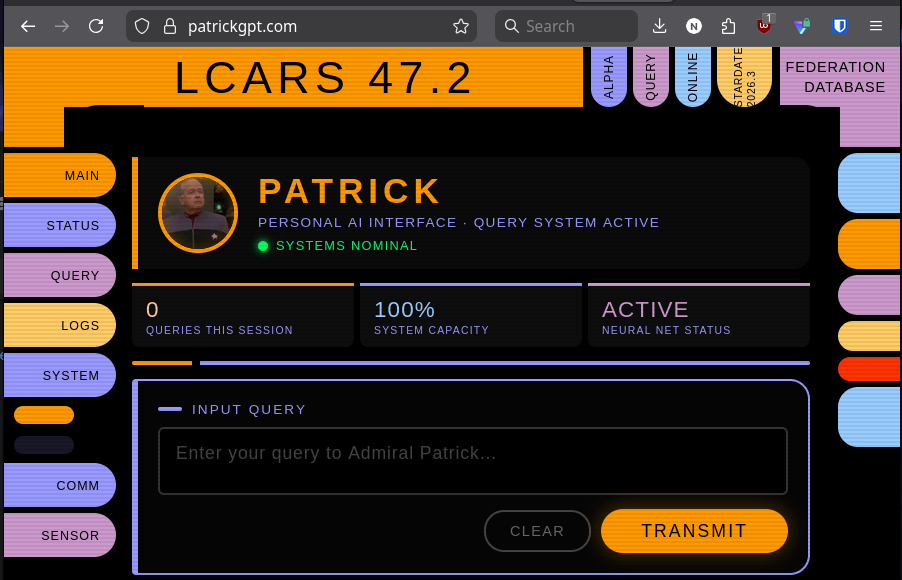Toggle the ONLINE header pill
This screenshot has height=580, width=902.
click(x=693, y=77)
